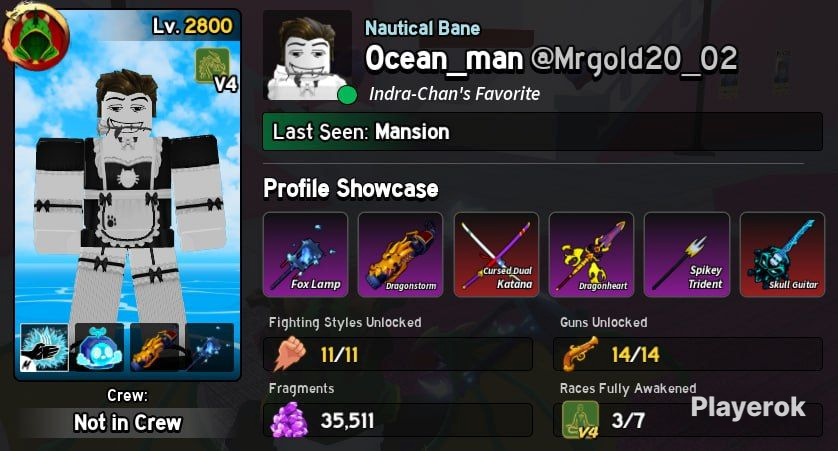The width and height of the screenshot is (838, 451).
Task: Choose the Cursed Dual Katana showcase slot
Action: coord(496,254)
